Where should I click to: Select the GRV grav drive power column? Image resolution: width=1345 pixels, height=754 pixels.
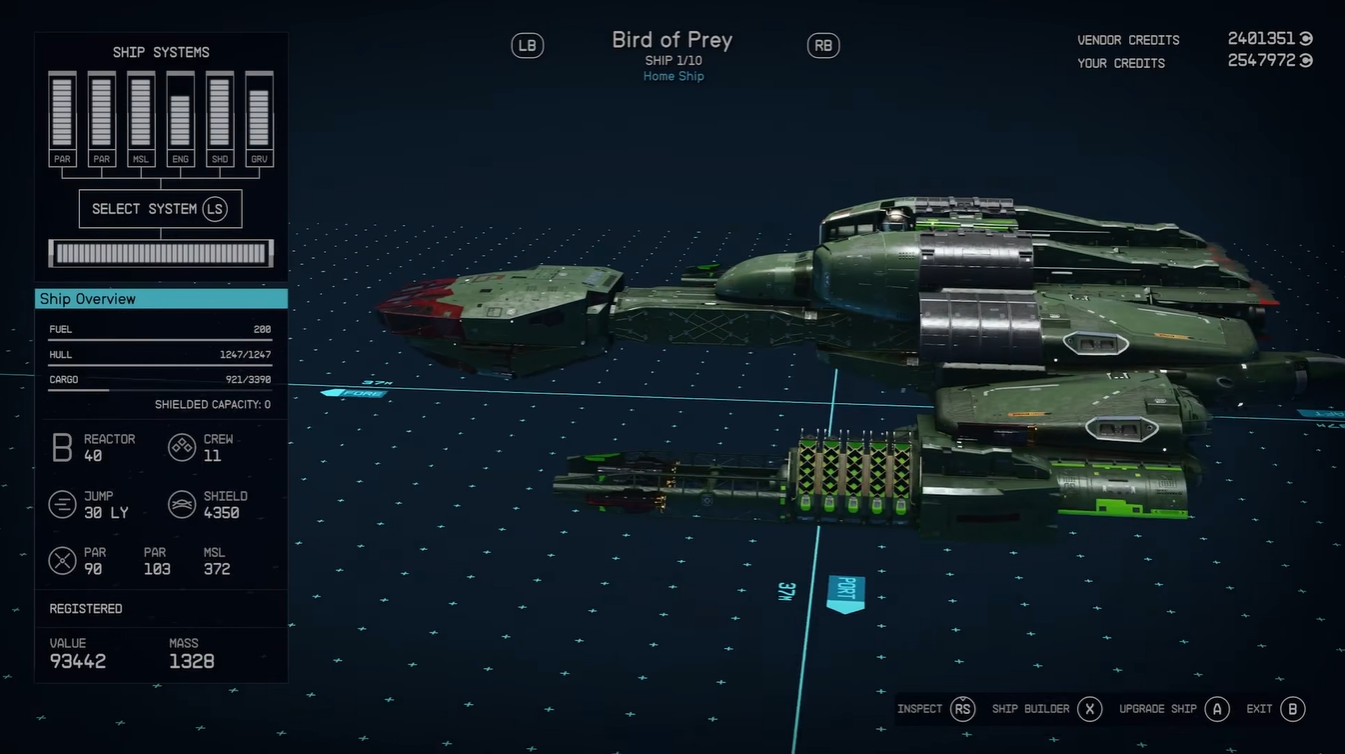click(259, 118)
